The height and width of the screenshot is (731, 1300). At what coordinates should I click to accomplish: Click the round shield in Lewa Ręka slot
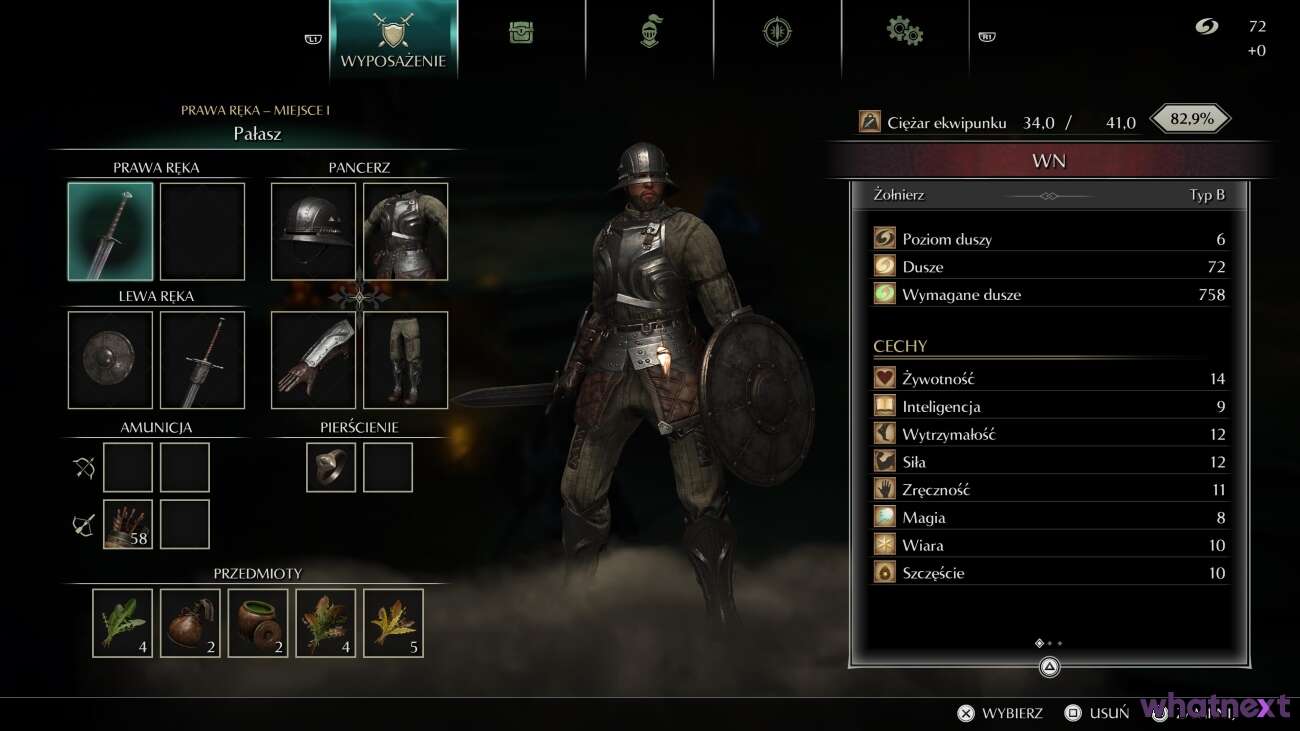click(x=110, y=360)
